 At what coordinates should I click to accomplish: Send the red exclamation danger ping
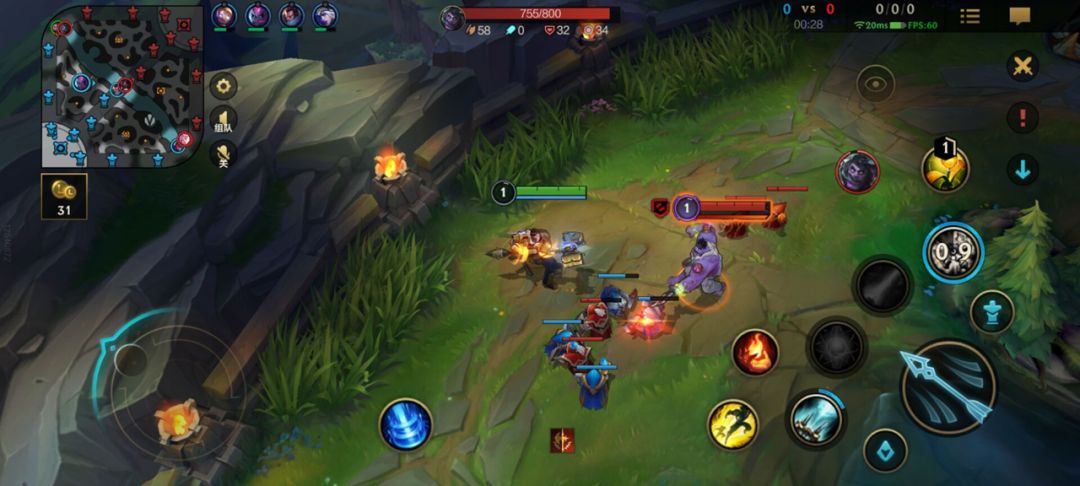1022,118
